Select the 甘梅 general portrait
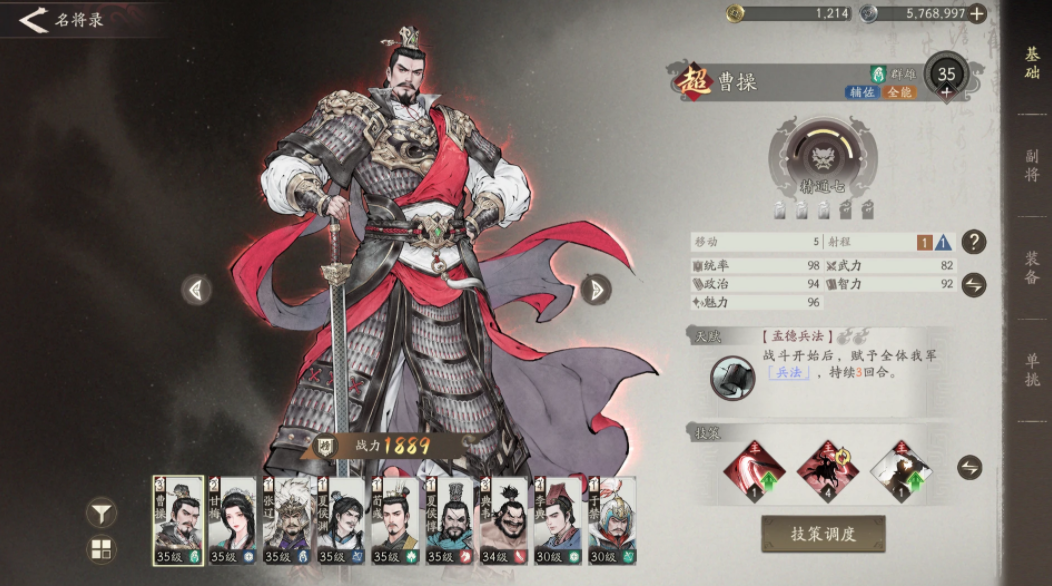The width and height of the screenshot is (1052, 586). point(233,520)
